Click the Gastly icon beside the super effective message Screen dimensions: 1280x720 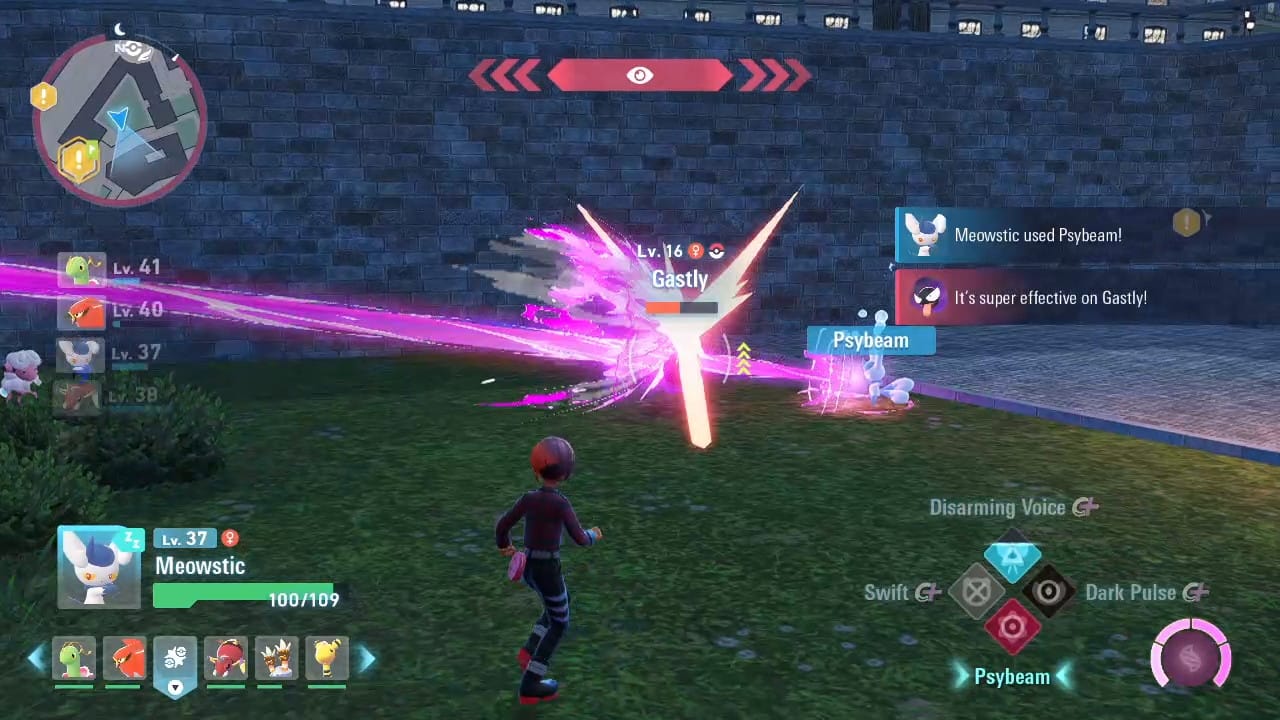tap(925, 297)
